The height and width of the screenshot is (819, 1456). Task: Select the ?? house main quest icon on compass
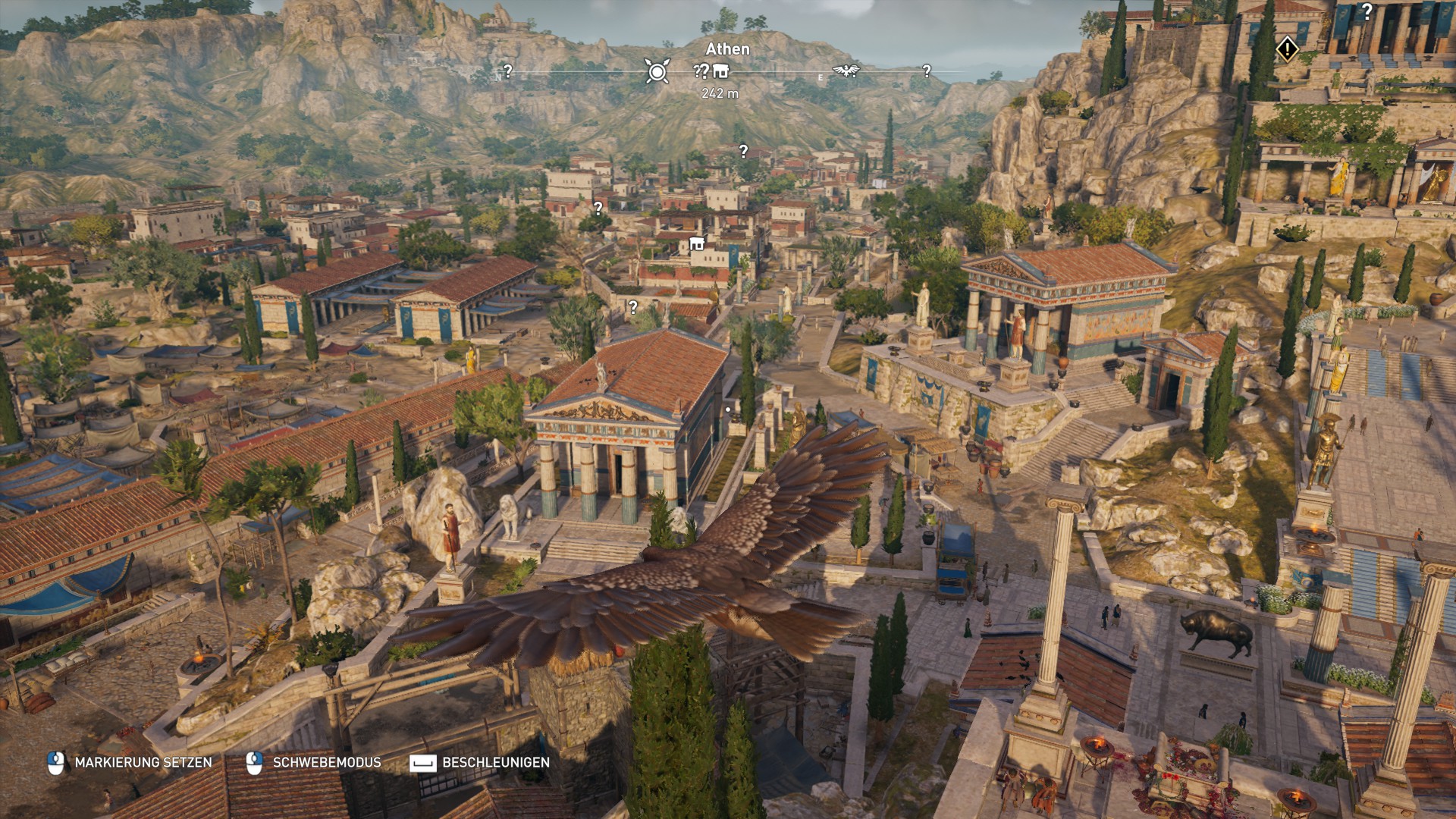[x=712, y=72]
